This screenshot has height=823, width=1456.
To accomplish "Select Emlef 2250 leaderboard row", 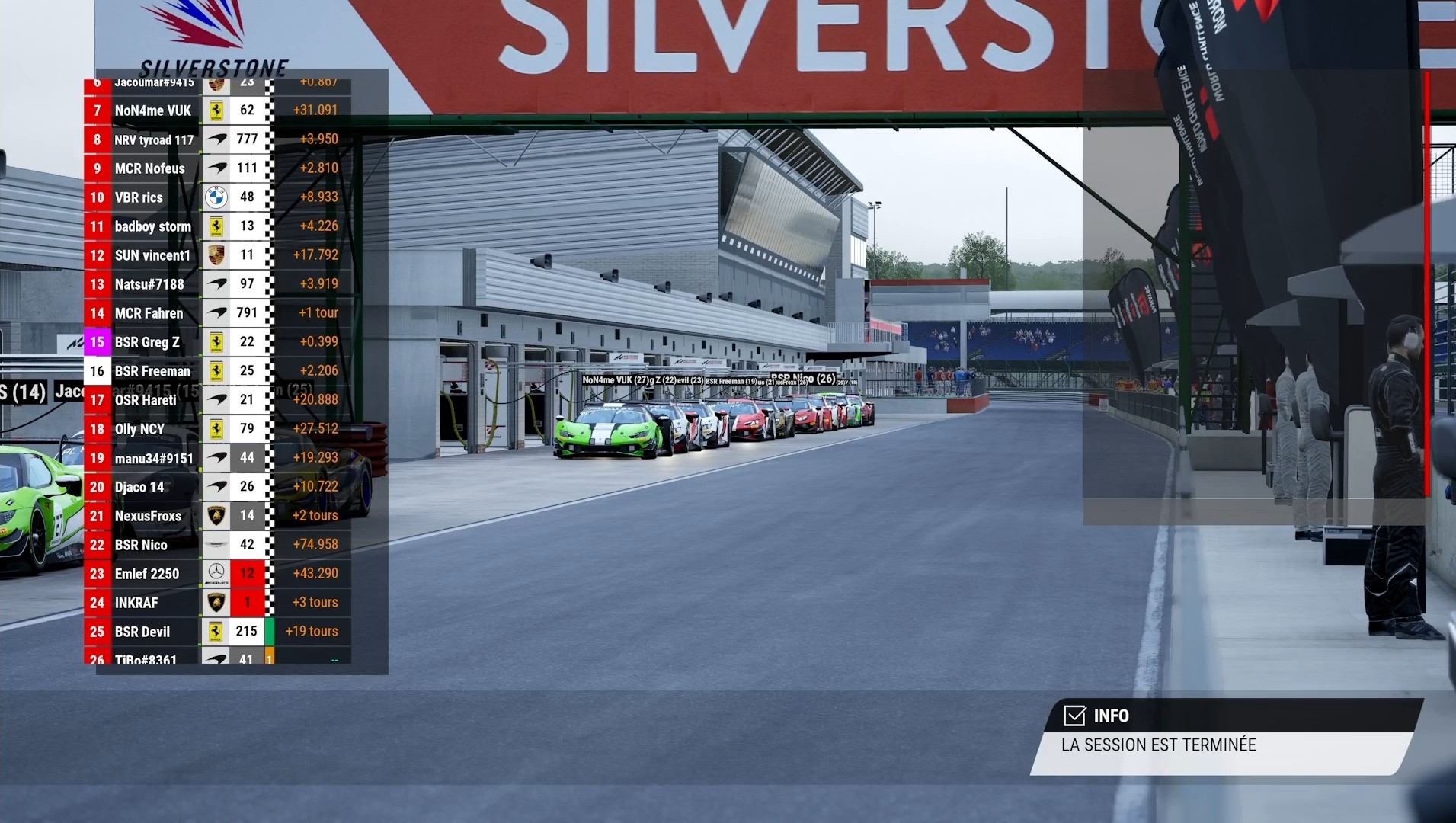I will (x=147, y=574).
